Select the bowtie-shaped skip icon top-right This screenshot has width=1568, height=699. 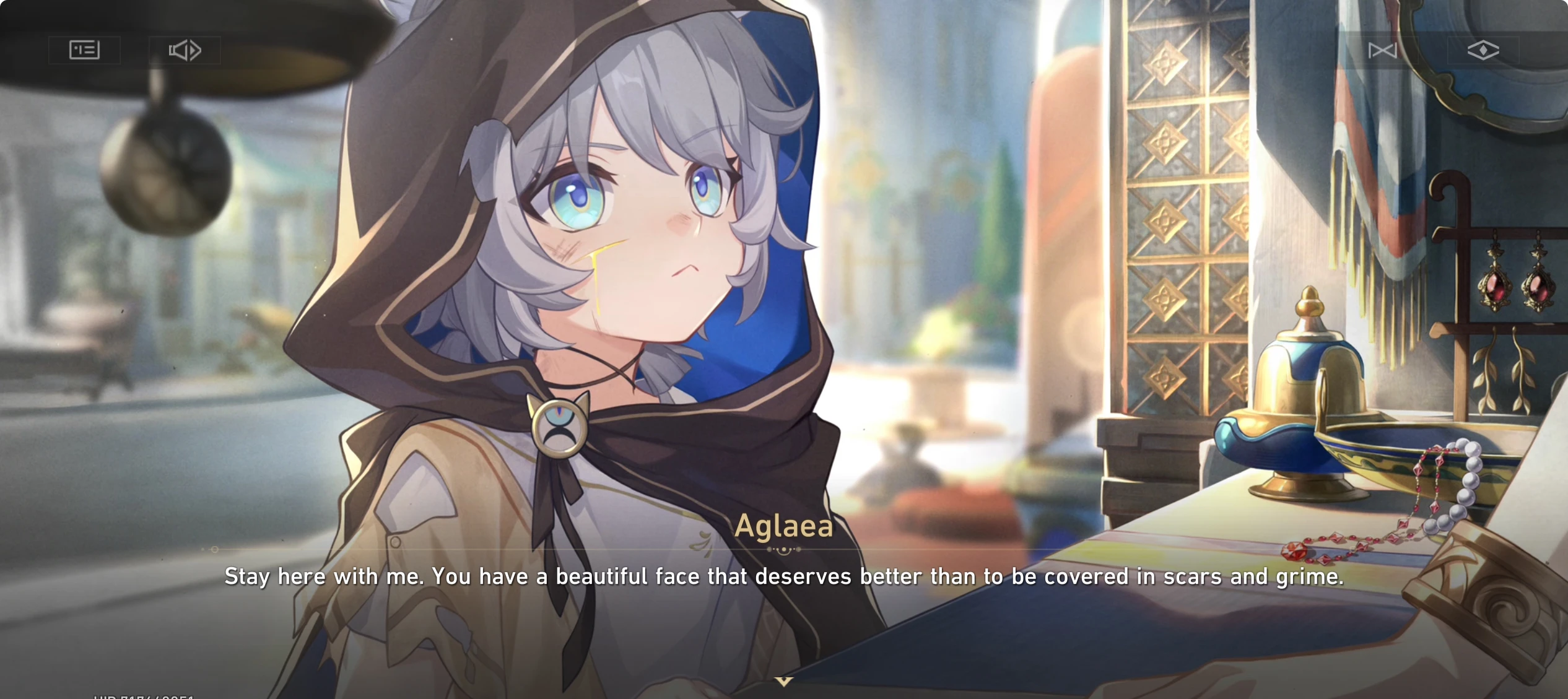[x=1384, y=51]
